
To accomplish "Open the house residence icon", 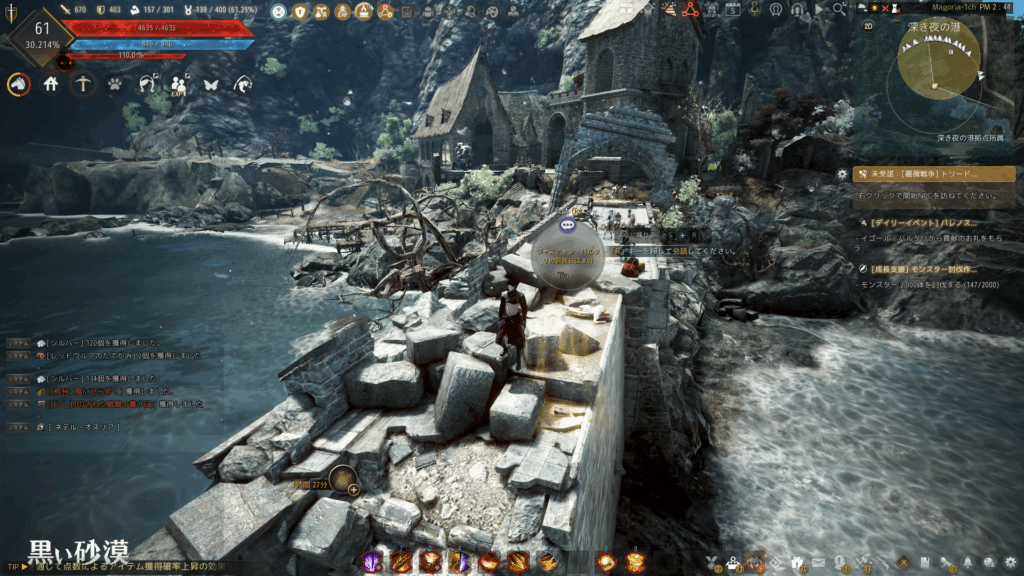I will (x=51, y=85).
